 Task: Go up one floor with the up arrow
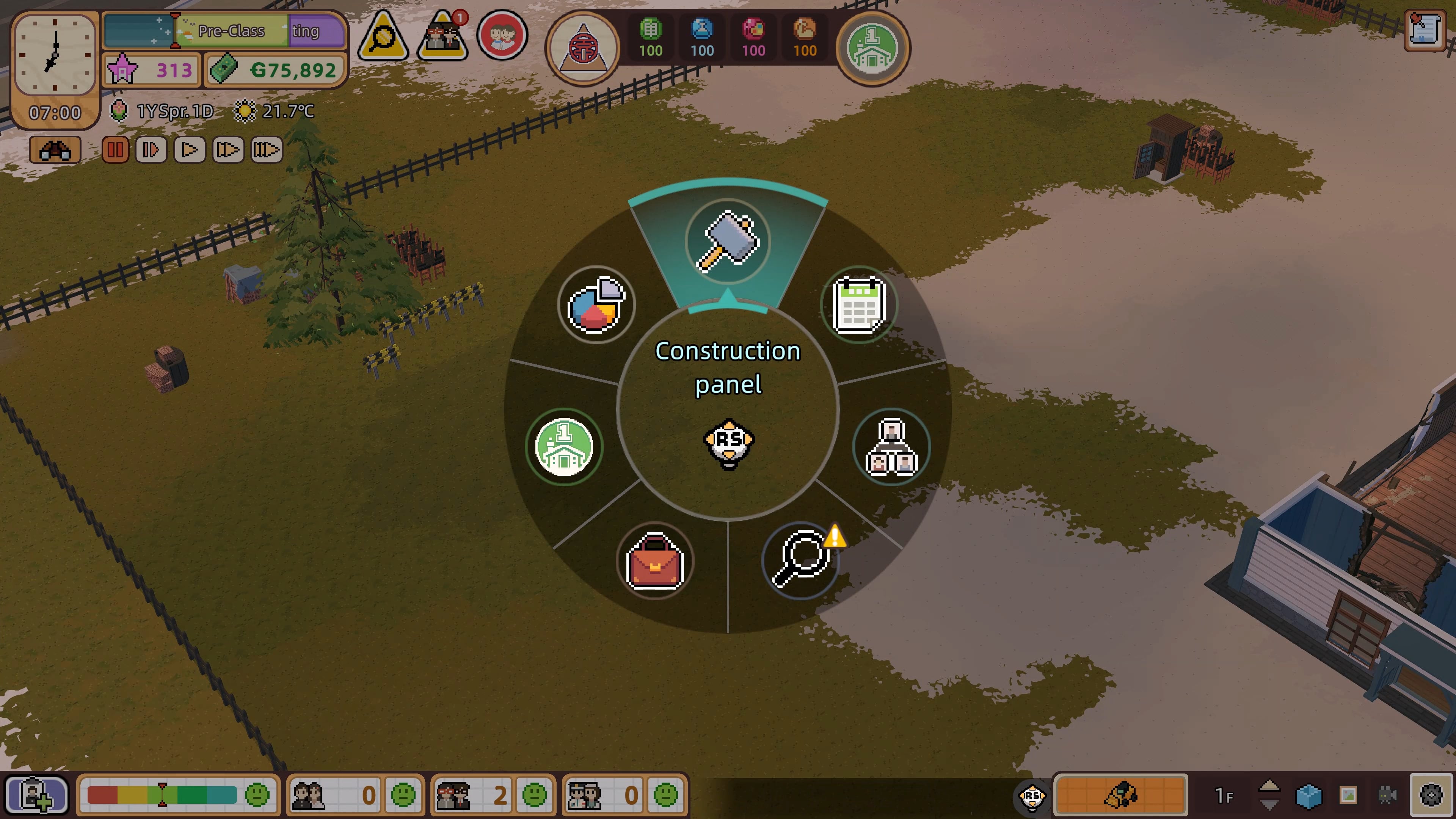tap(1269, 786)
